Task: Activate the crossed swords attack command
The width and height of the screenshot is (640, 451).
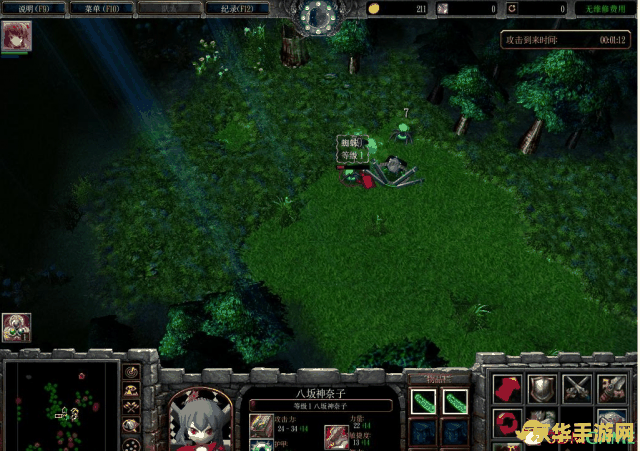Action: [577, 388]
